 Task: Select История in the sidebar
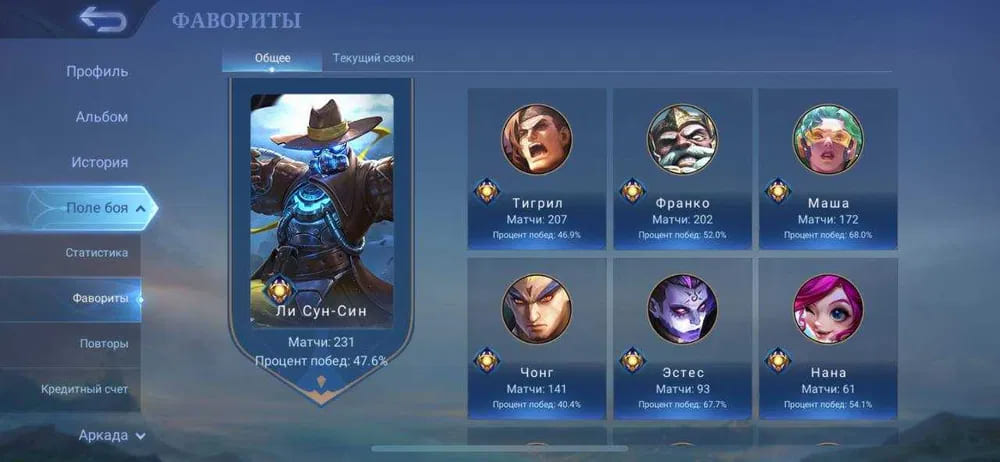point(99,162)
